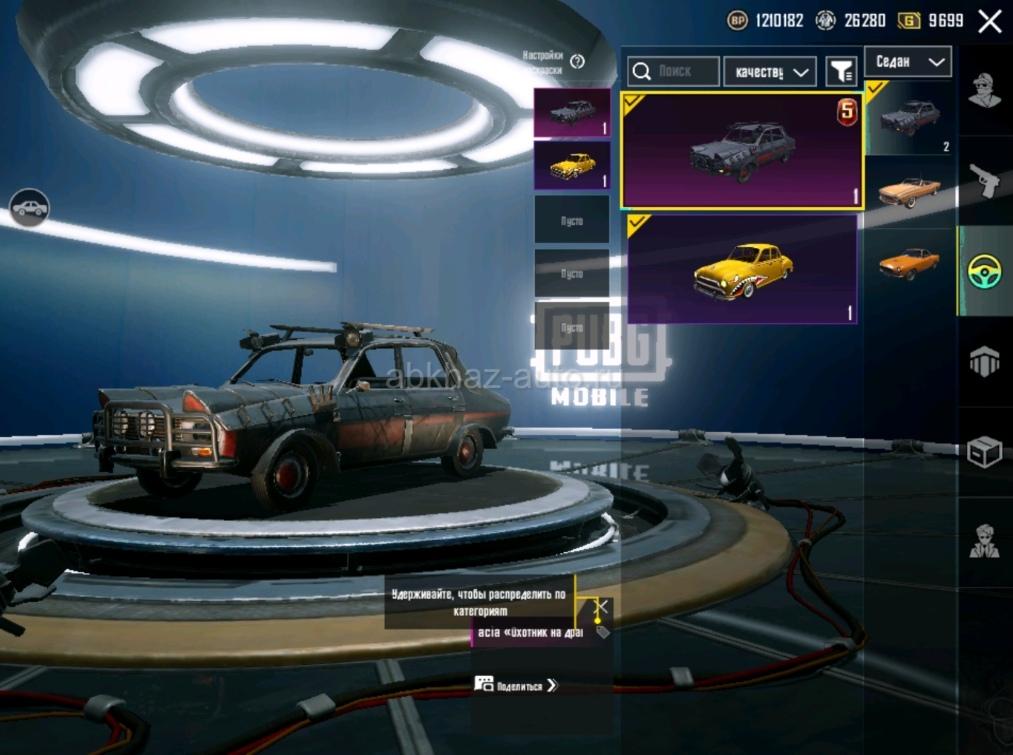Image resolution: width=1013 pixels, height=755 pixels.
Task: Pick the orange convertible from the vehicle list
Action: [x=909, y=190]
